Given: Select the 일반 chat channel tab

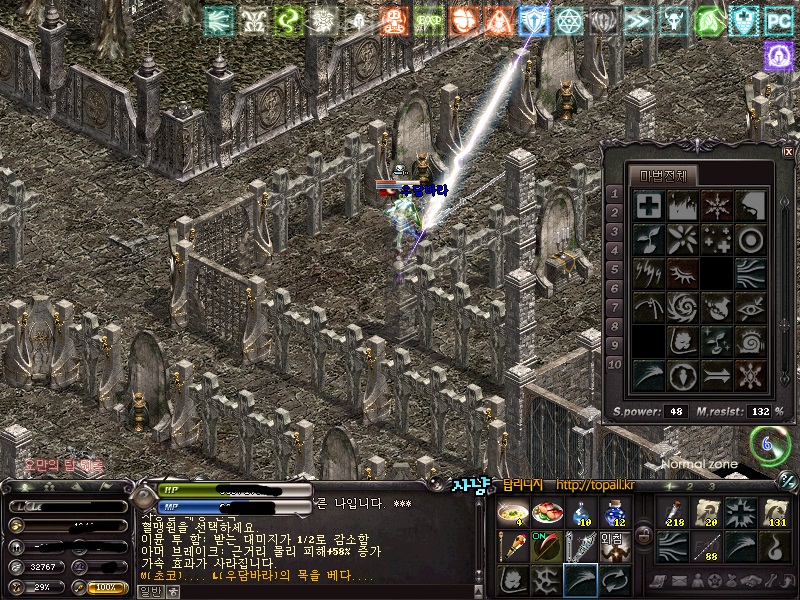Looking at the screenshot, I should click(x=148, y=591).
